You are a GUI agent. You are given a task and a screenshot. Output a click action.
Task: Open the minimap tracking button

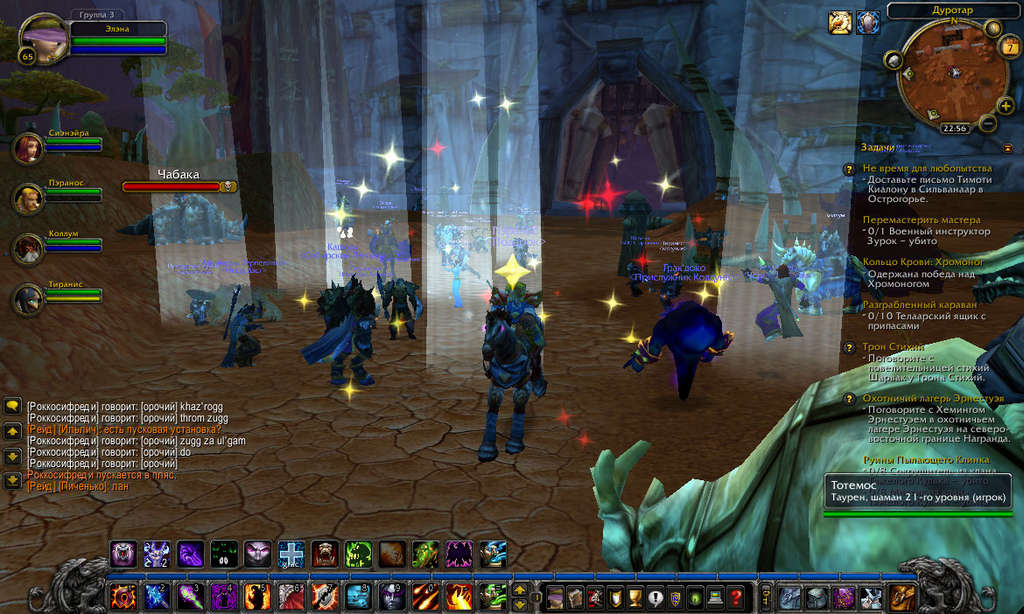click(893, 61)
